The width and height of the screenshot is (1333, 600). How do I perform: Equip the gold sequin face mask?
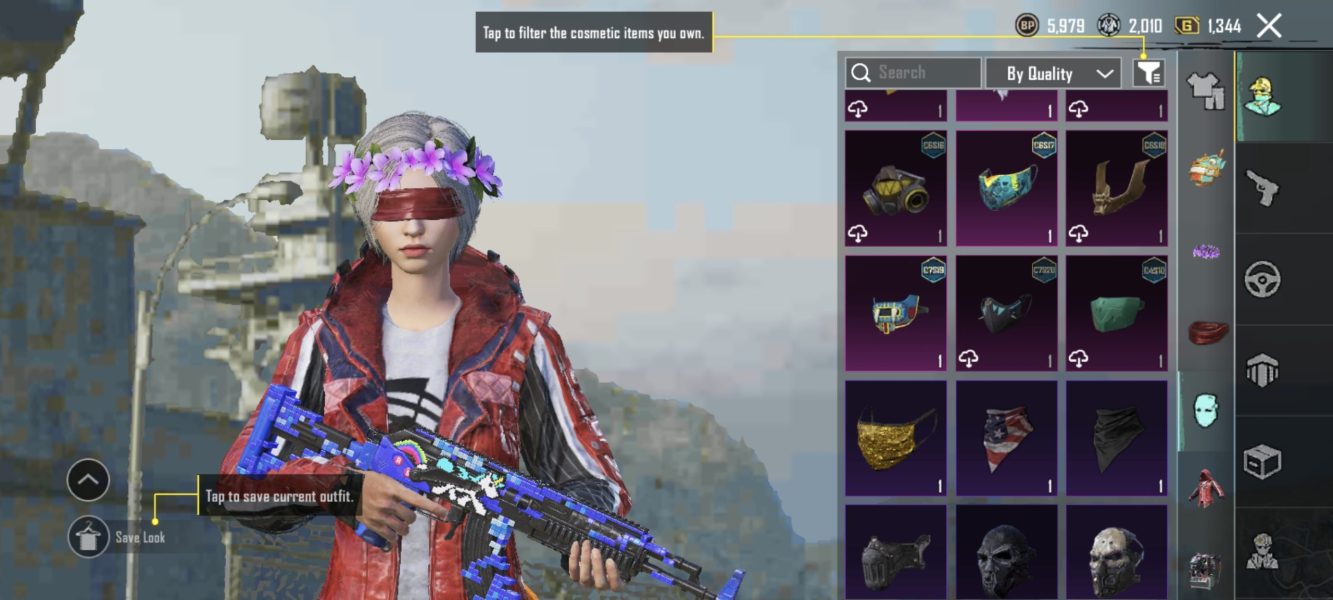(x=895, y=437)
